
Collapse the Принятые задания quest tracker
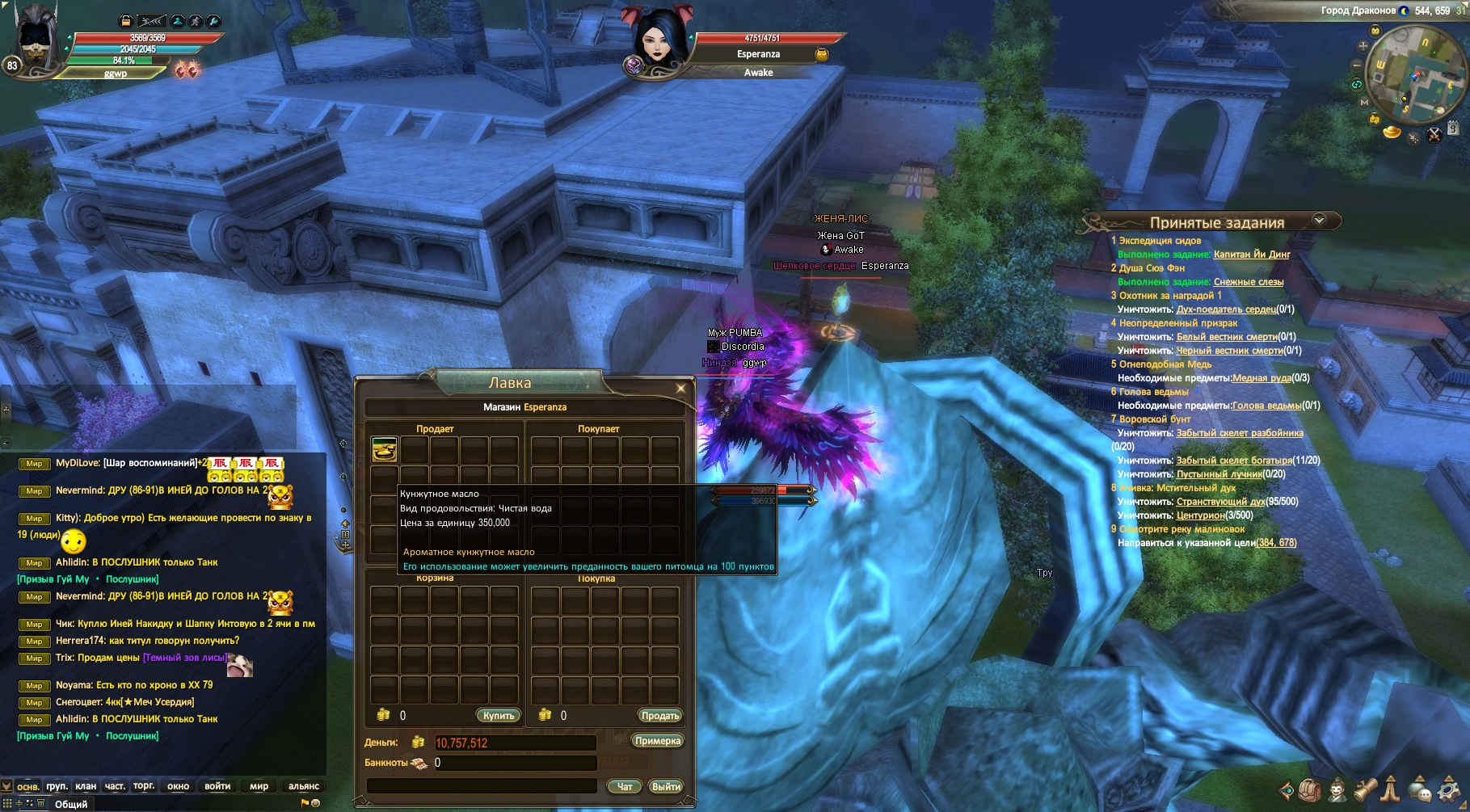[1320, 220]
